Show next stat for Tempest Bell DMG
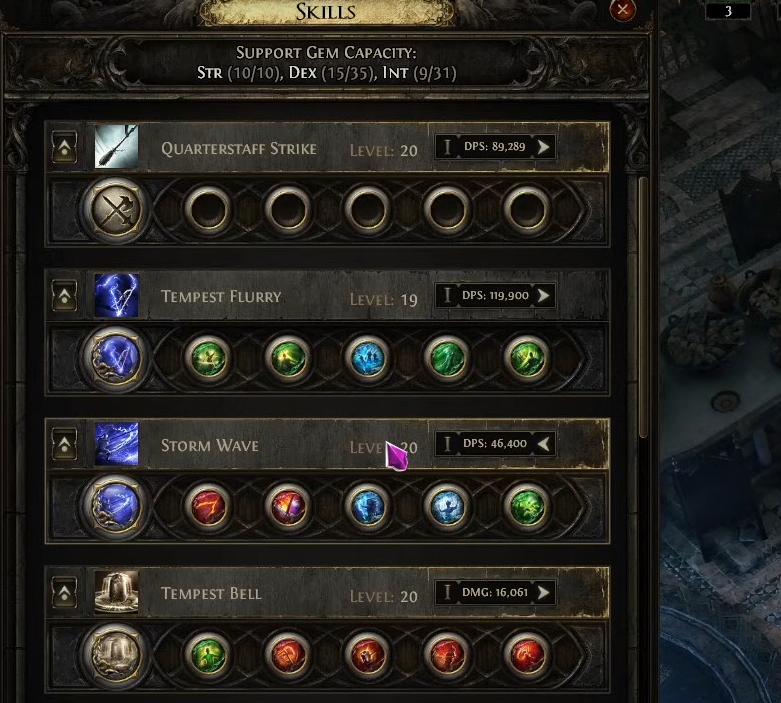The image size is (781, 703). [x=543, y=593]
